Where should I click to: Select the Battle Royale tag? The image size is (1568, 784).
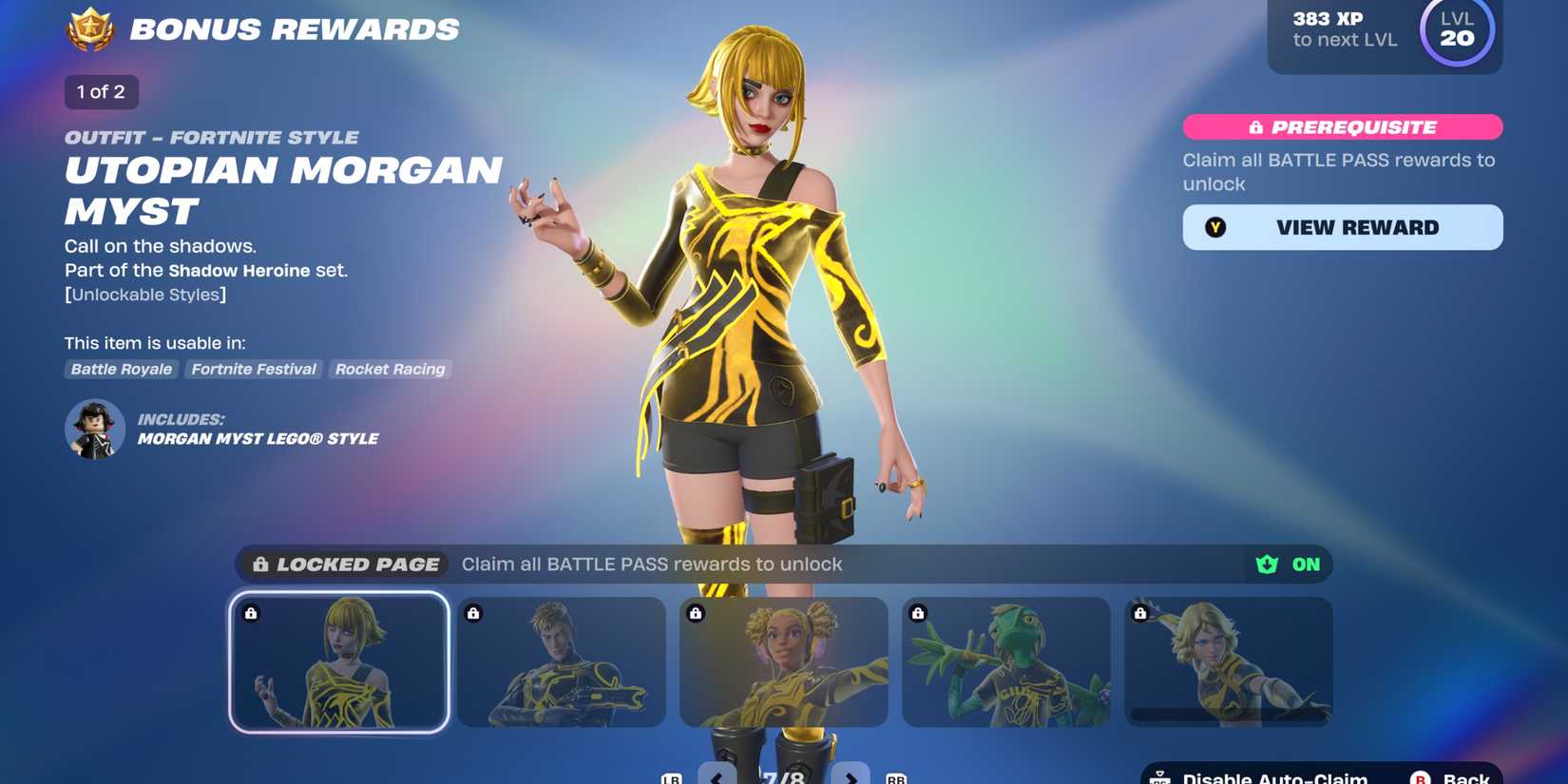121,369
